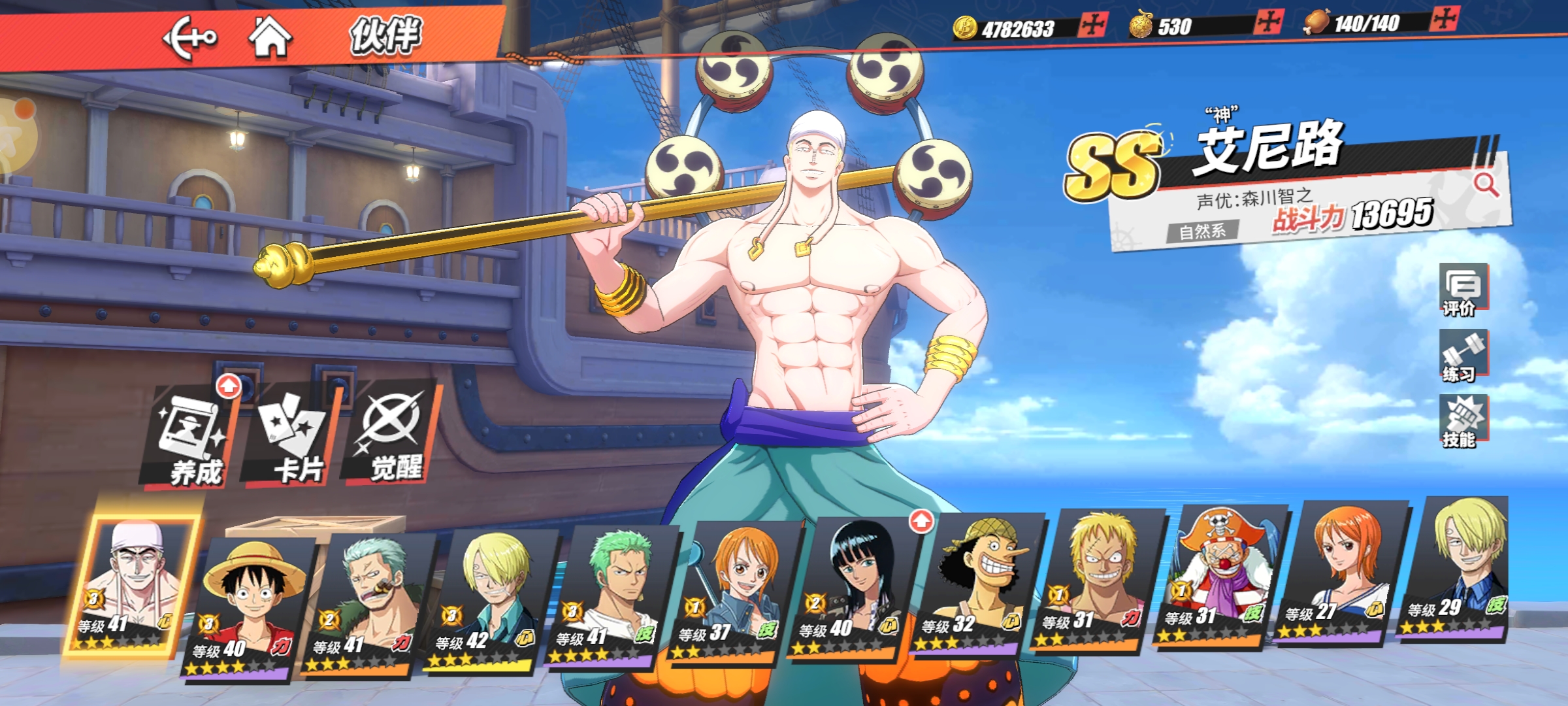Return to the home screen

(270, 37)
